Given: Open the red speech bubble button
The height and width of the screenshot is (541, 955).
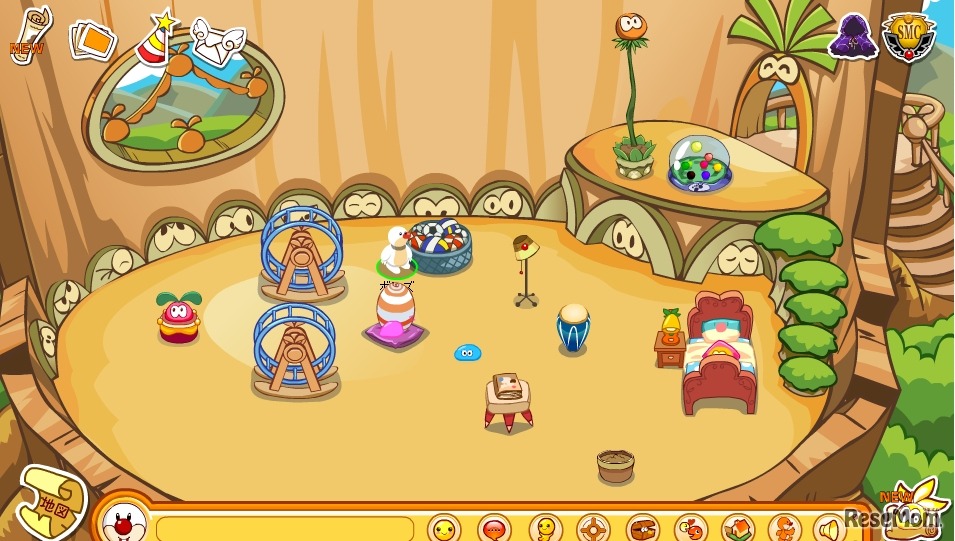Looking at the screenshot, I should tap(494, 527).
